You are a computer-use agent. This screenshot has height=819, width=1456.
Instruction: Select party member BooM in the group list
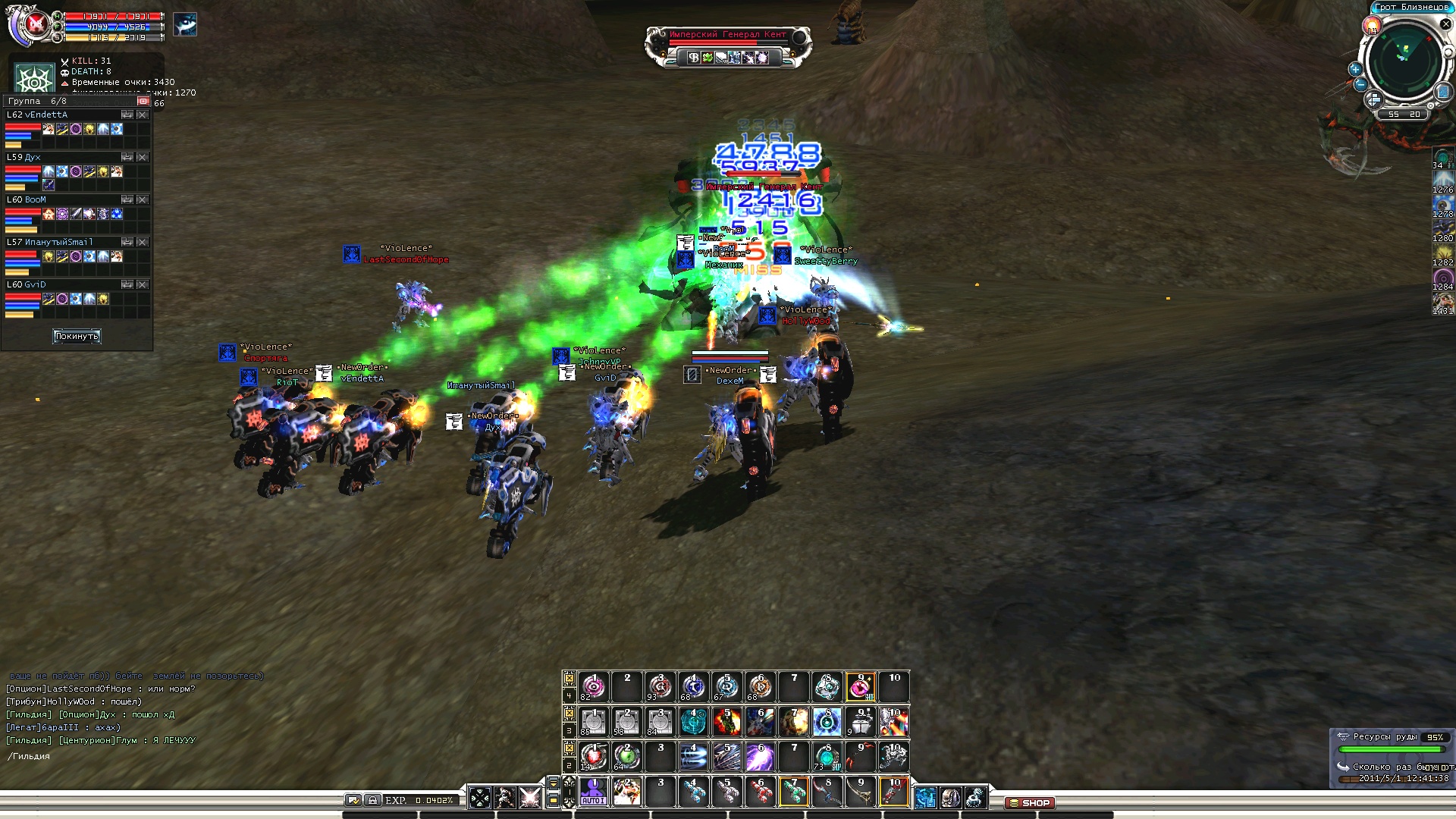point(35,200)
